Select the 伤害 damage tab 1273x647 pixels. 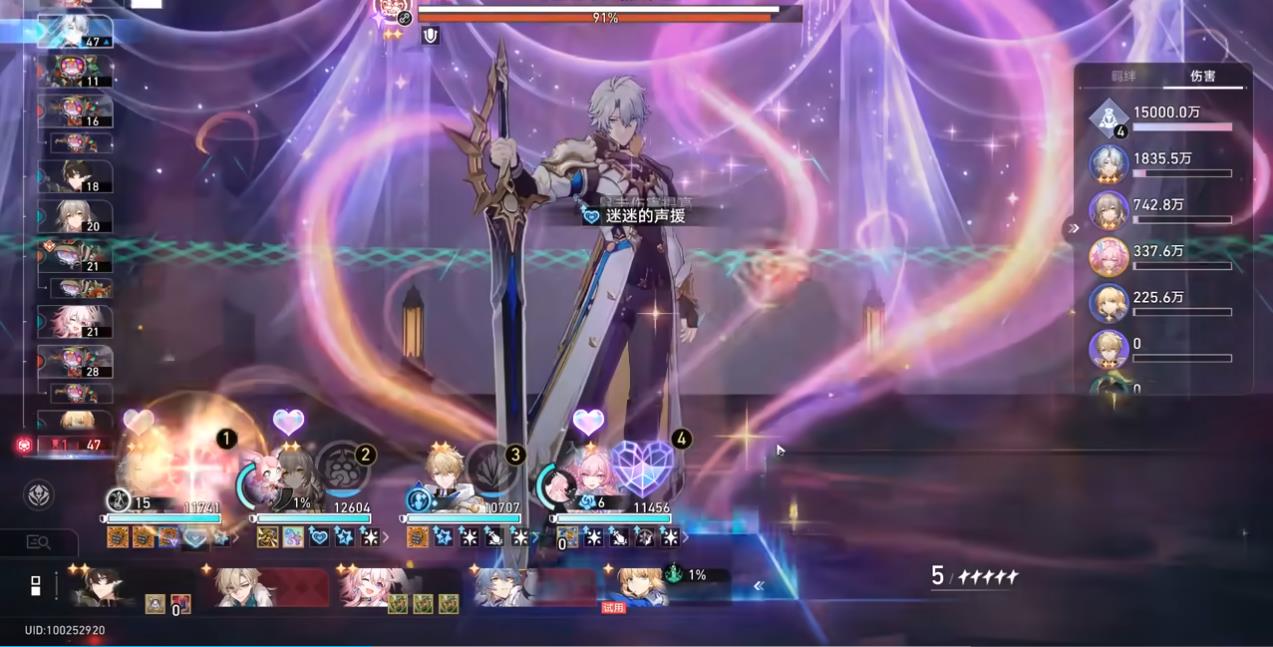1203,77
